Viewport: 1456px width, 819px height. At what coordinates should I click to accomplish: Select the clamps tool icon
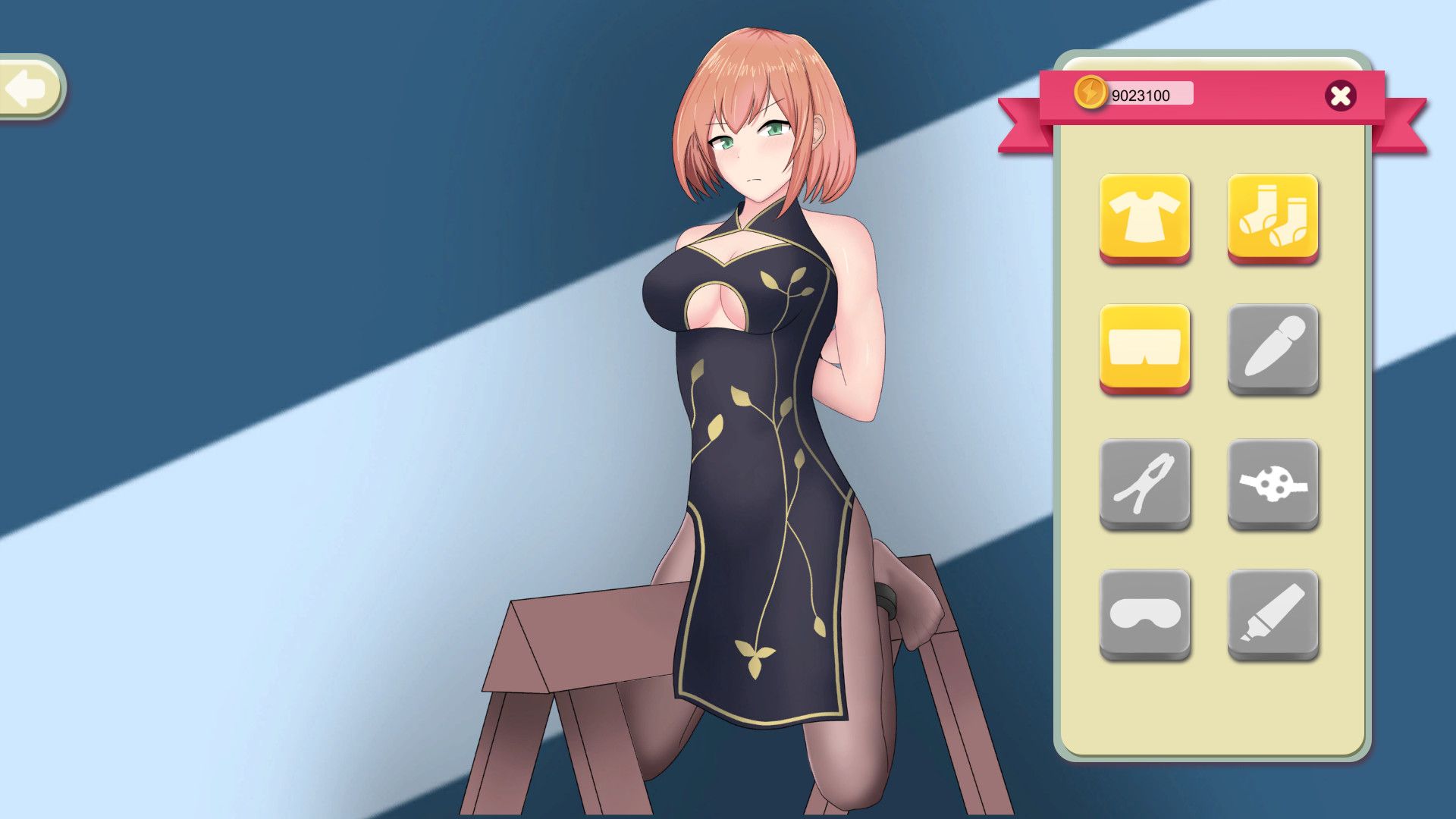coord(1147,485)
